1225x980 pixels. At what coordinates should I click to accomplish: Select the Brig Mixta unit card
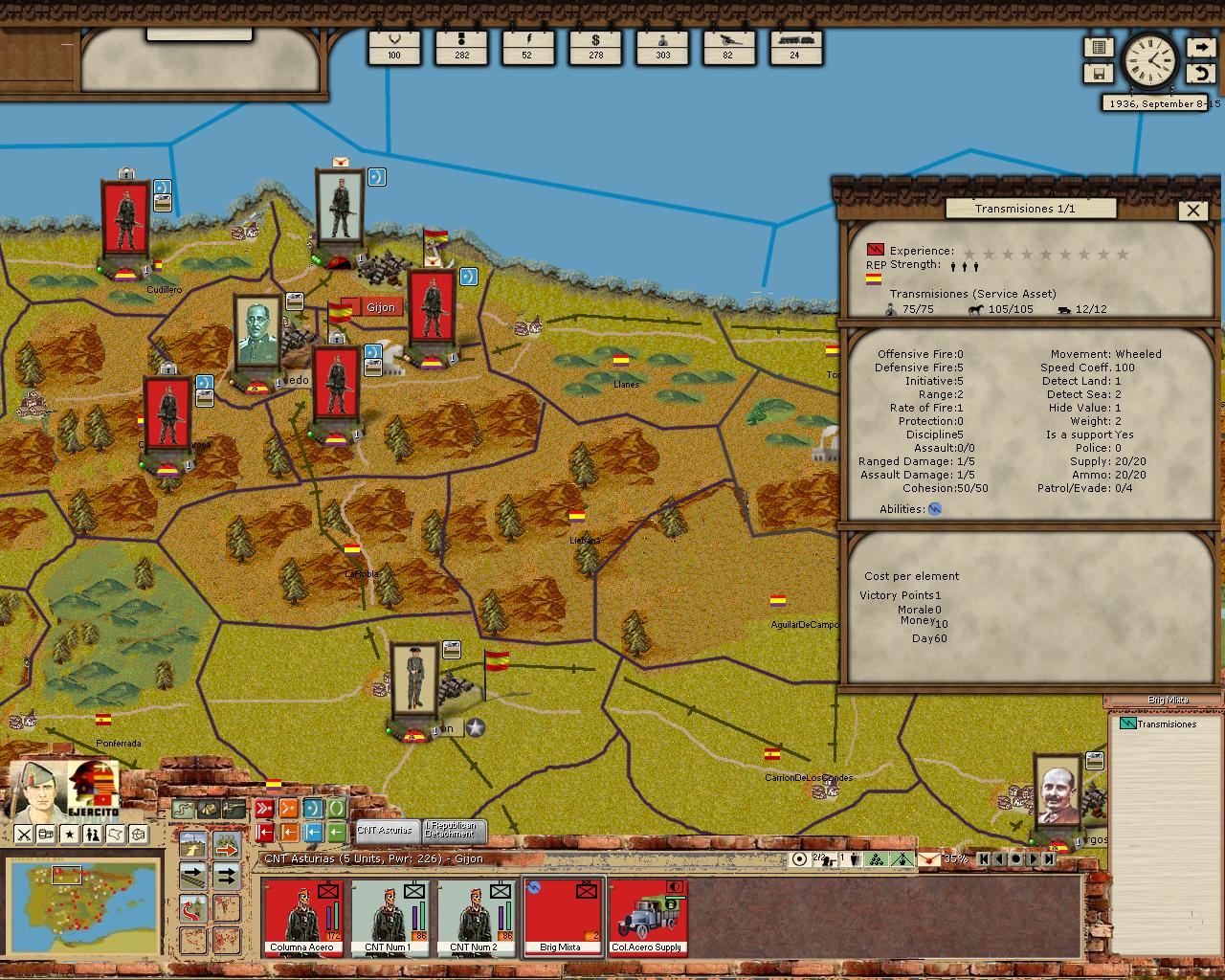point(562,917)
